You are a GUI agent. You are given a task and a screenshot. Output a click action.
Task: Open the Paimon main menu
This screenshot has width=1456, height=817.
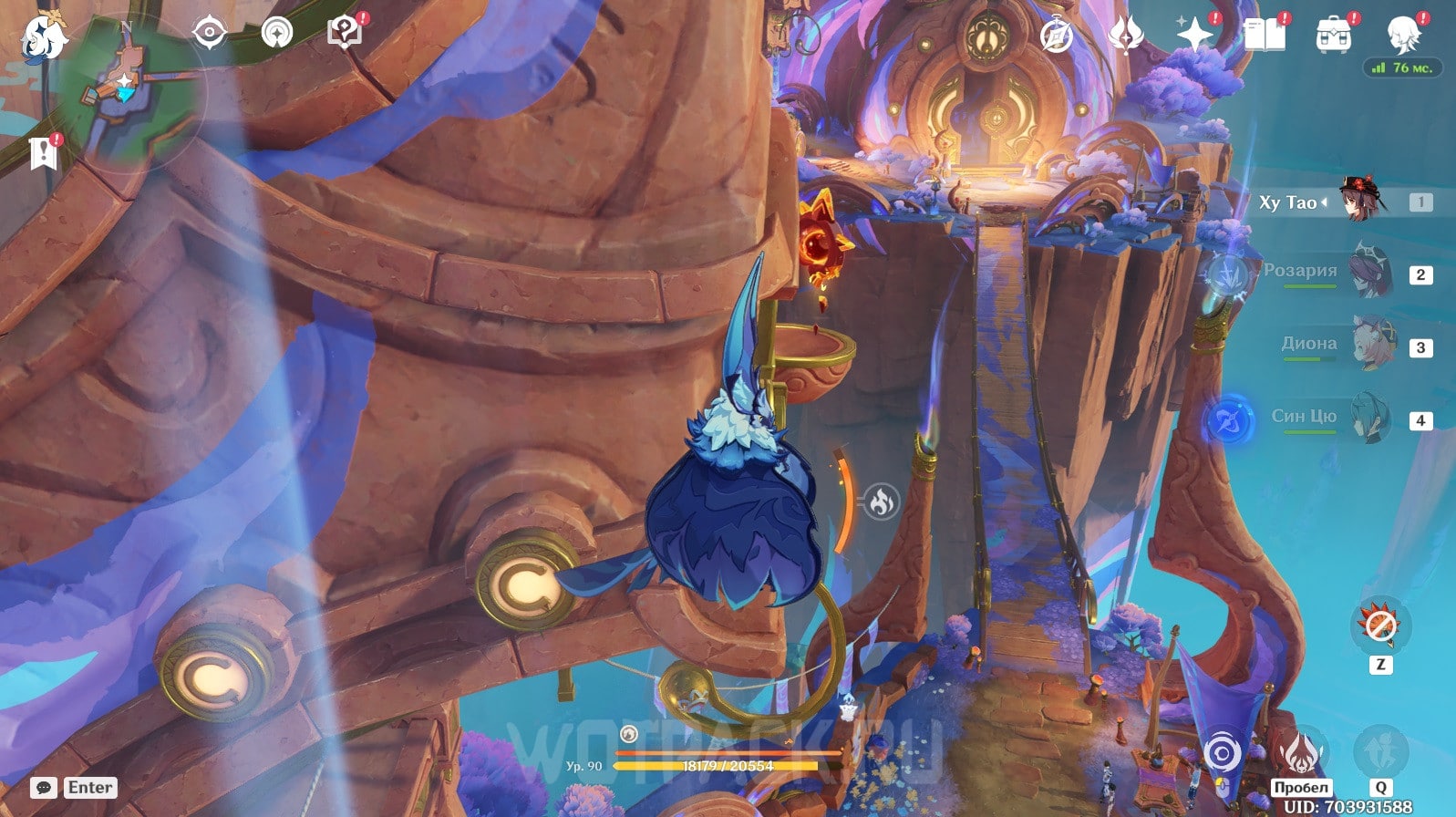tap(43, 37)
